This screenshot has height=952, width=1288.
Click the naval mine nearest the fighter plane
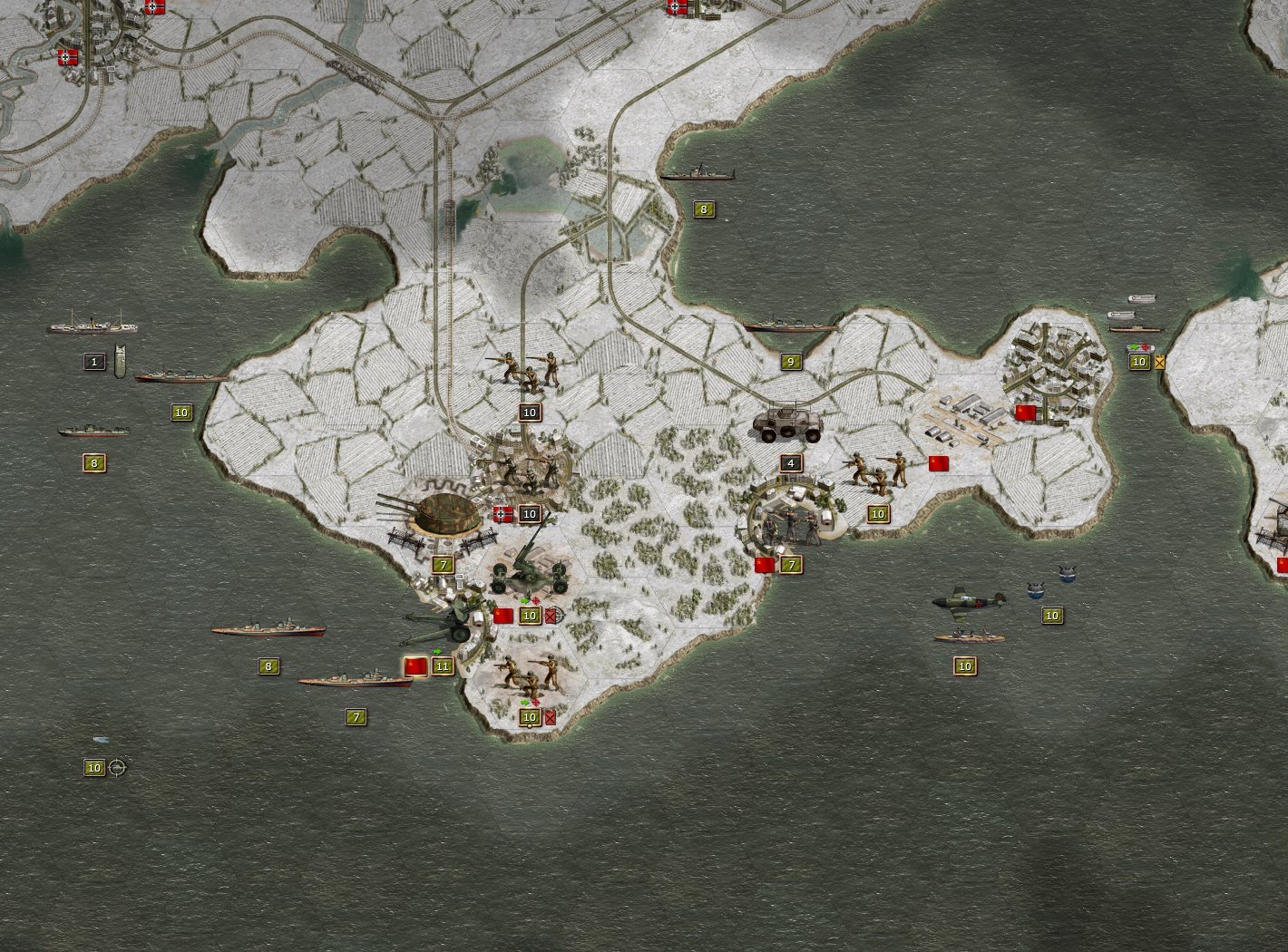click(1035, 590)
